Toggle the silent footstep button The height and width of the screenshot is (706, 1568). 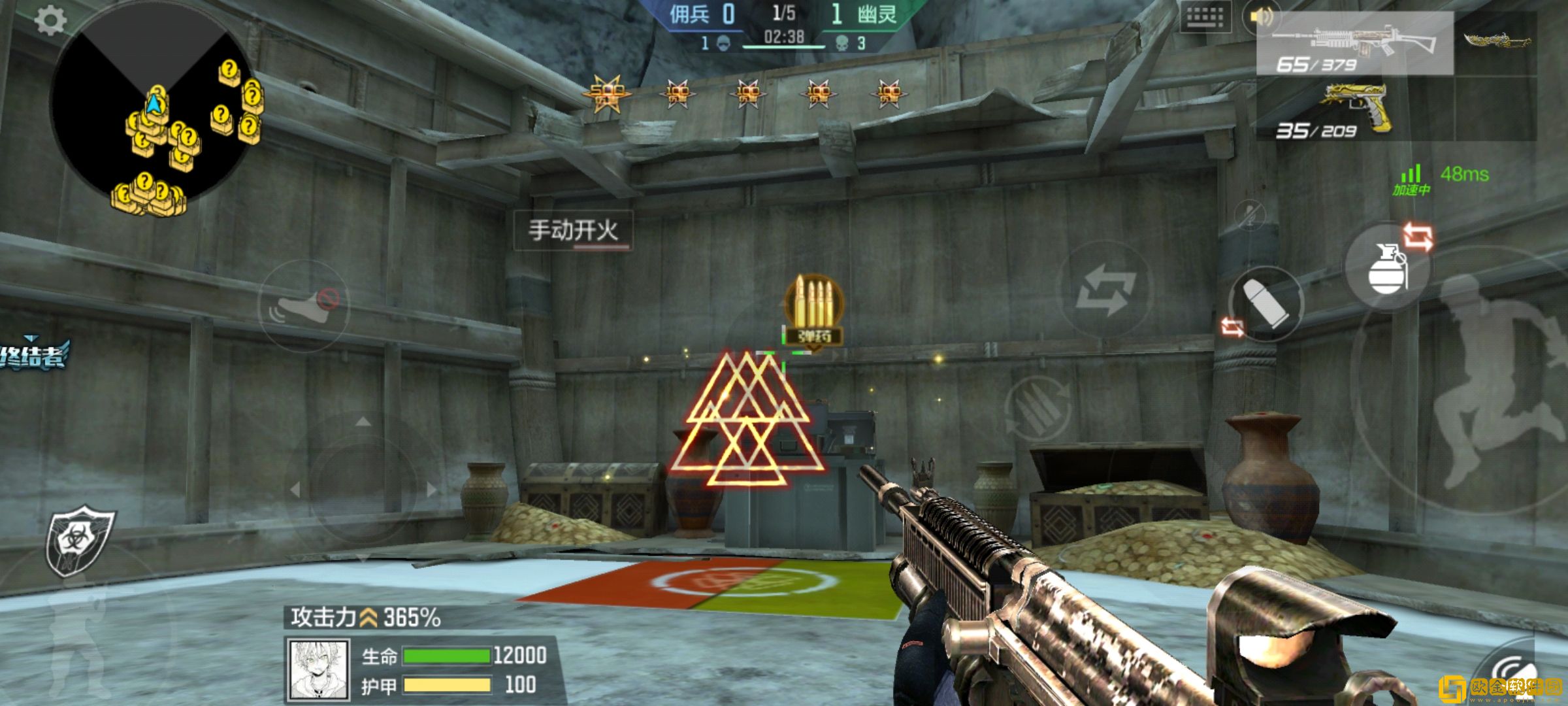coord(304,306)
